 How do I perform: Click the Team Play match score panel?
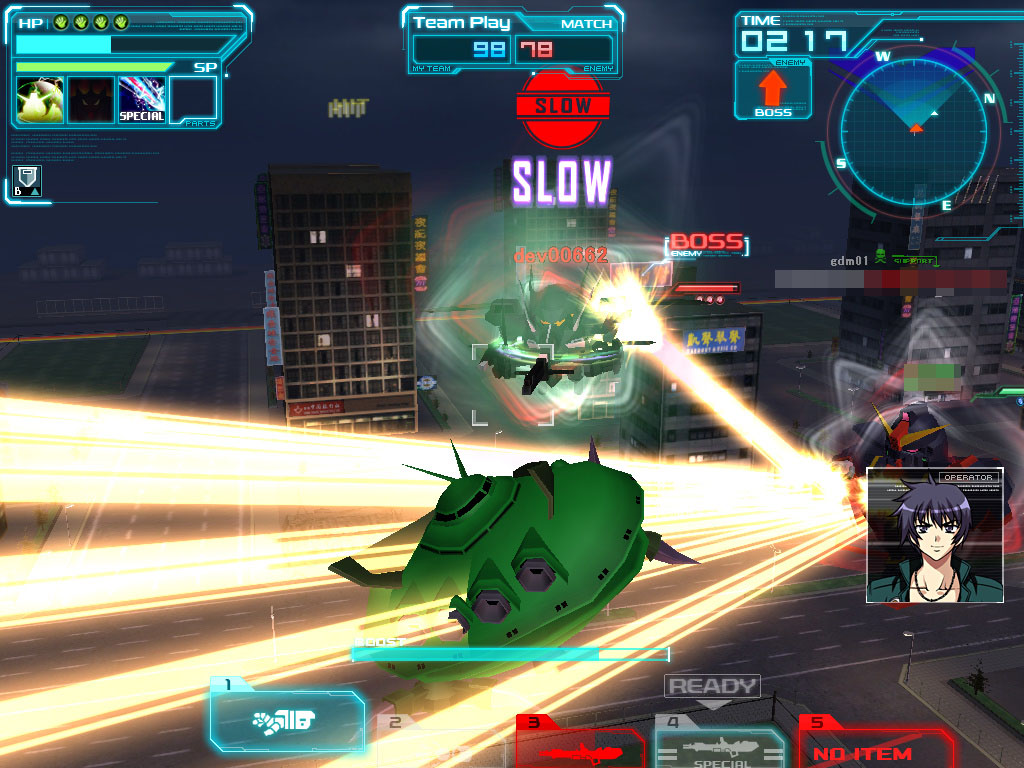click(x=513, y=41)
